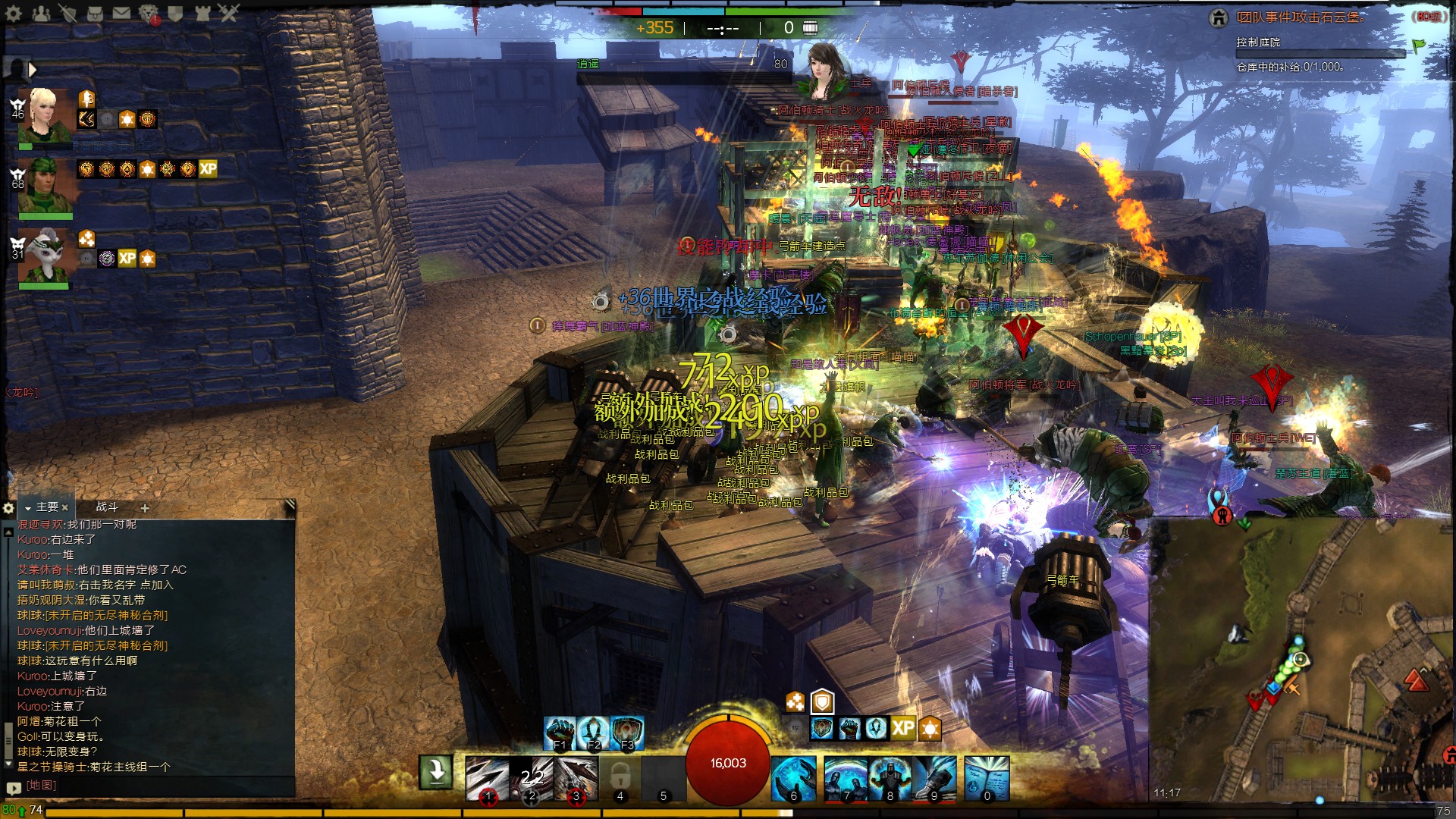
Task: Add a new chat tab
Action: [x=145, y=507]
